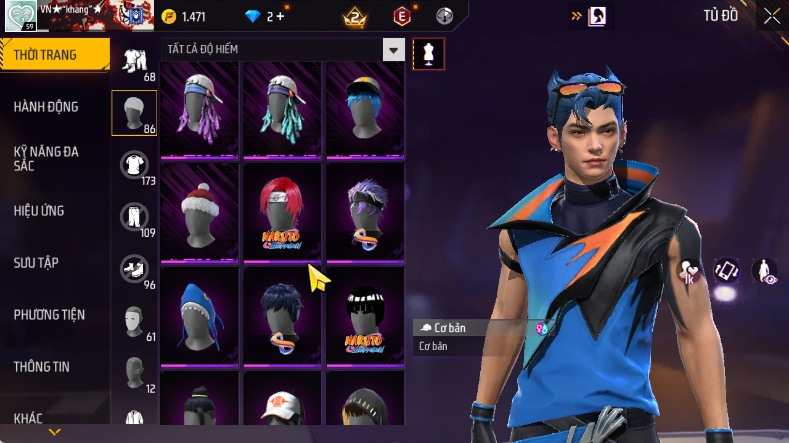Select the white cap with purple dreadlocks
Image resolution: width=789 pixels, height=443 pixels.
[200, 106]
